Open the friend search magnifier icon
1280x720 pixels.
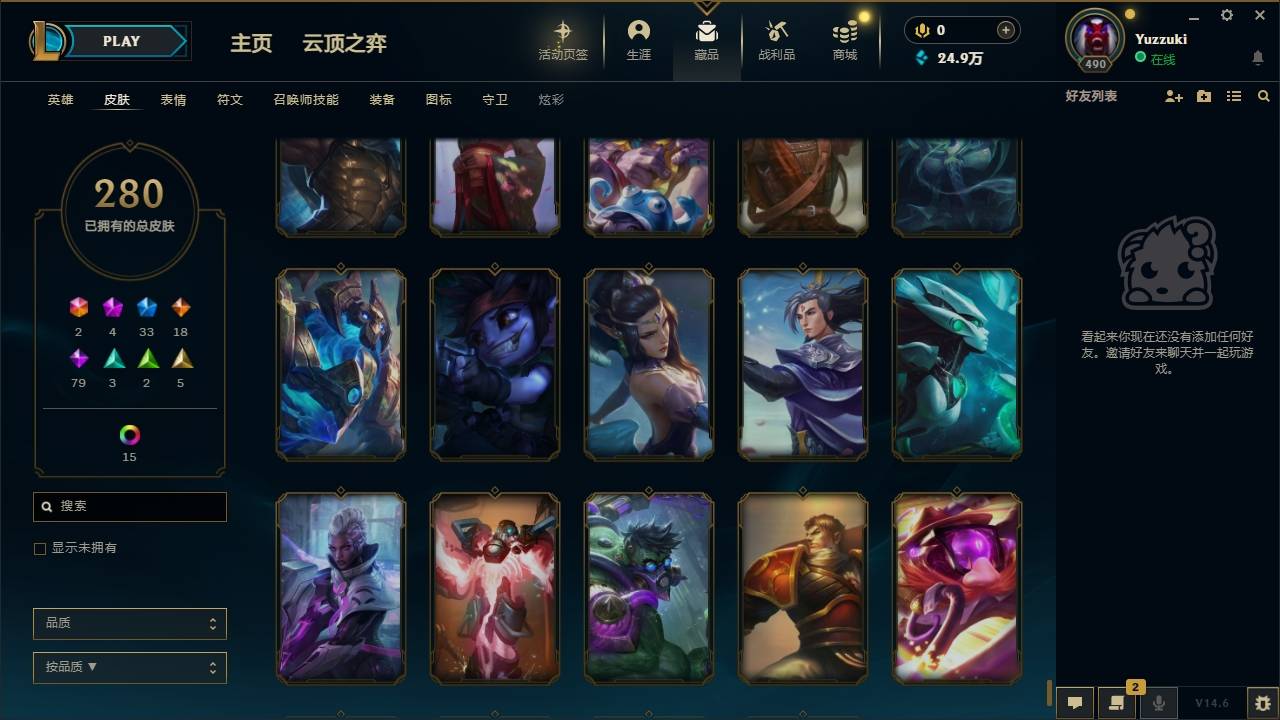click(x=1264, y=96)
